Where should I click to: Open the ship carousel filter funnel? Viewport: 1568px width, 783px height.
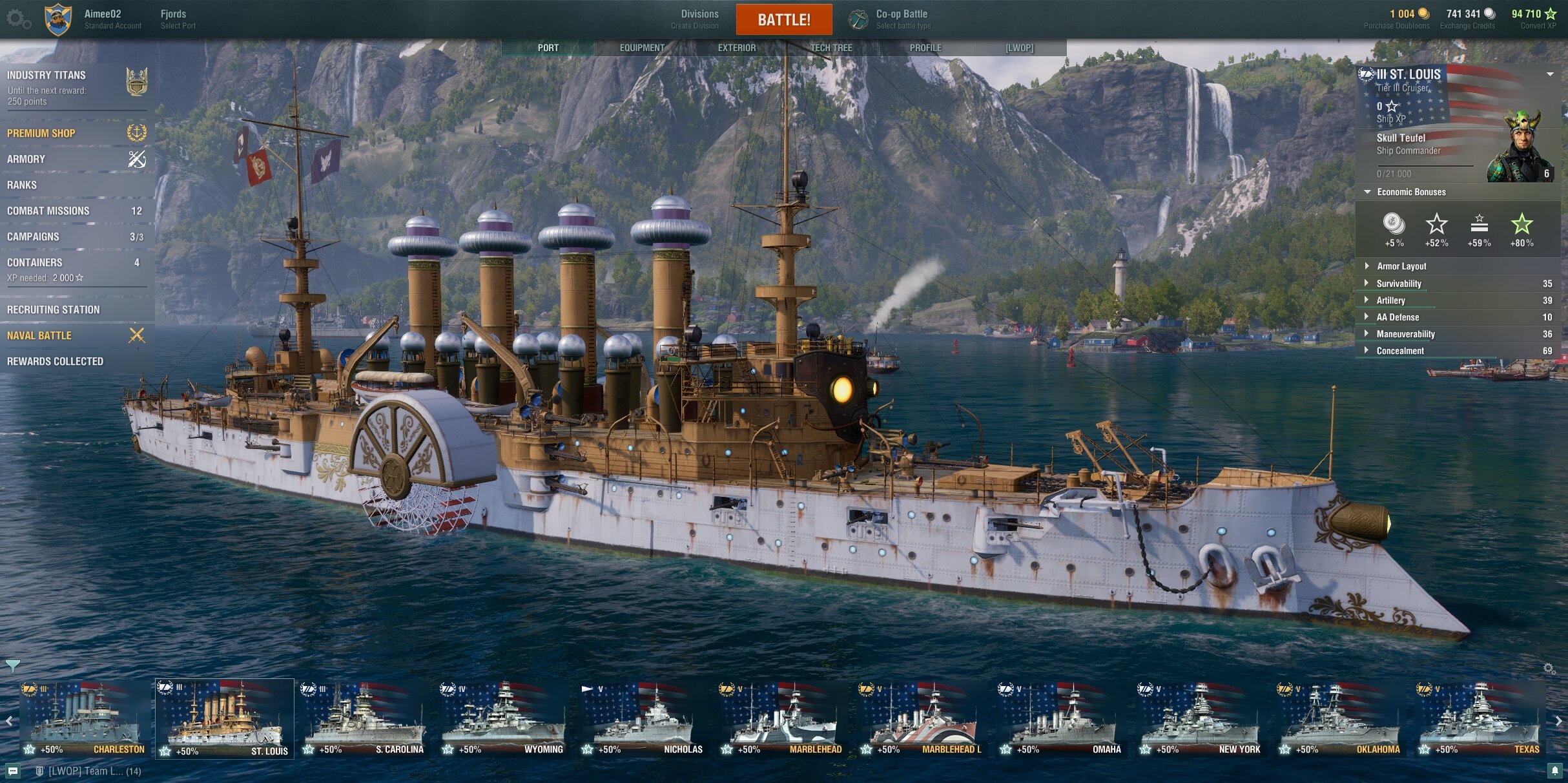click(x=12, y=665)
